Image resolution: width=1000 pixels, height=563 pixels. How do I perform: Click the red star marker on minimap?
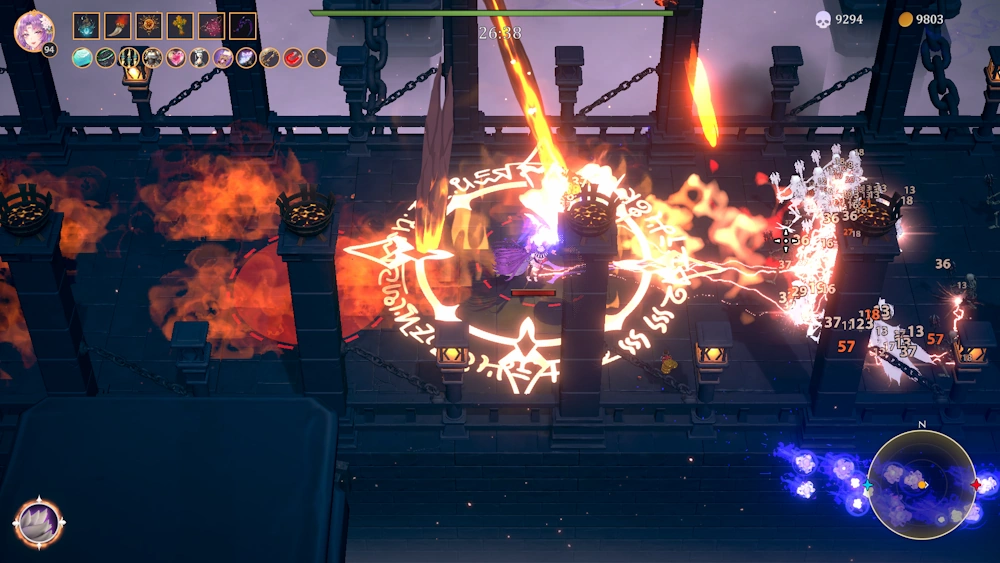(x=976, y=485)
